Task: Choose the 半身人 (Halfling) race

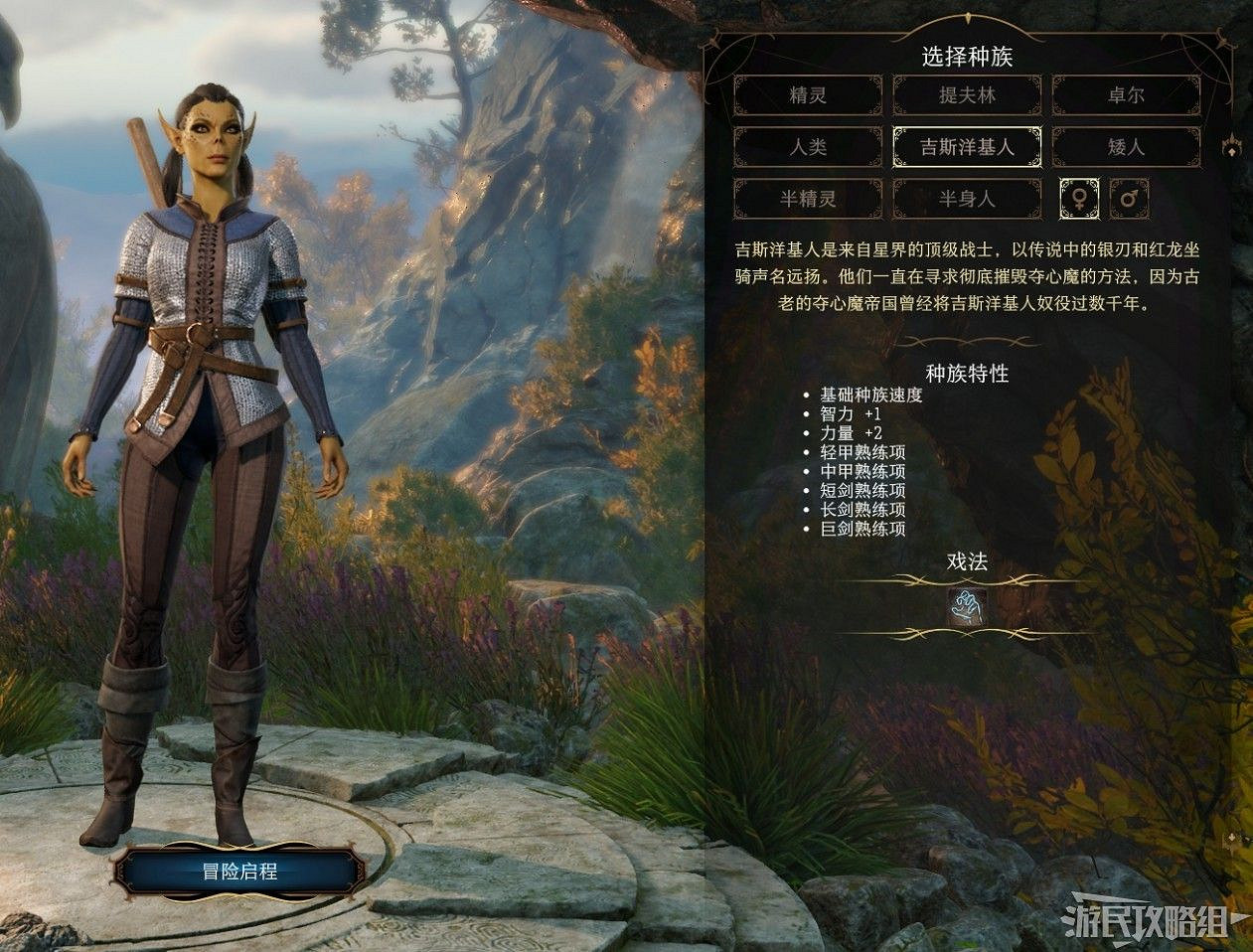Action: point(967,199)
